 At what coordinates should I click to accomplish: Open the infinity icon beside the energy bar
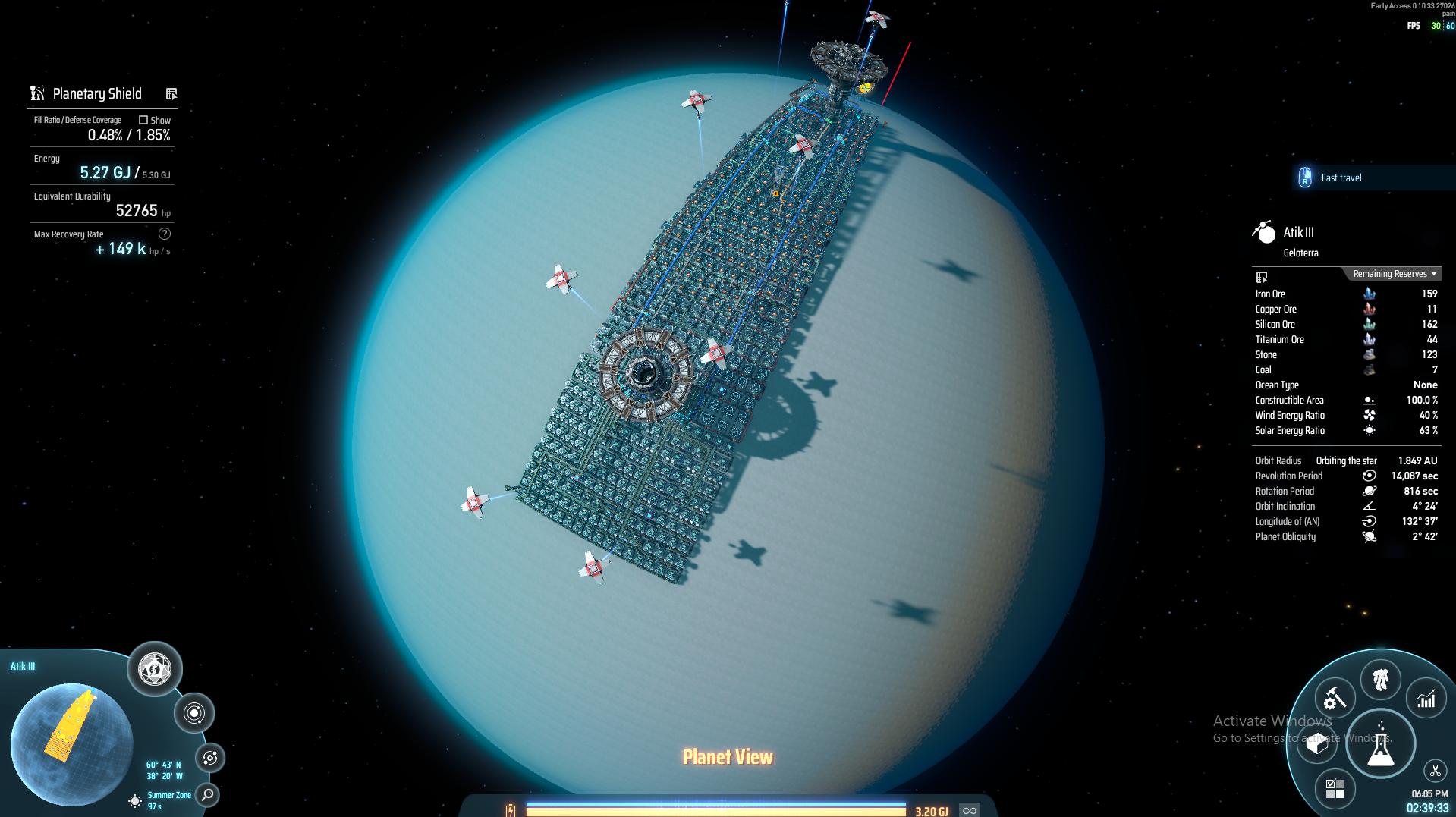(x=969, y=809)
